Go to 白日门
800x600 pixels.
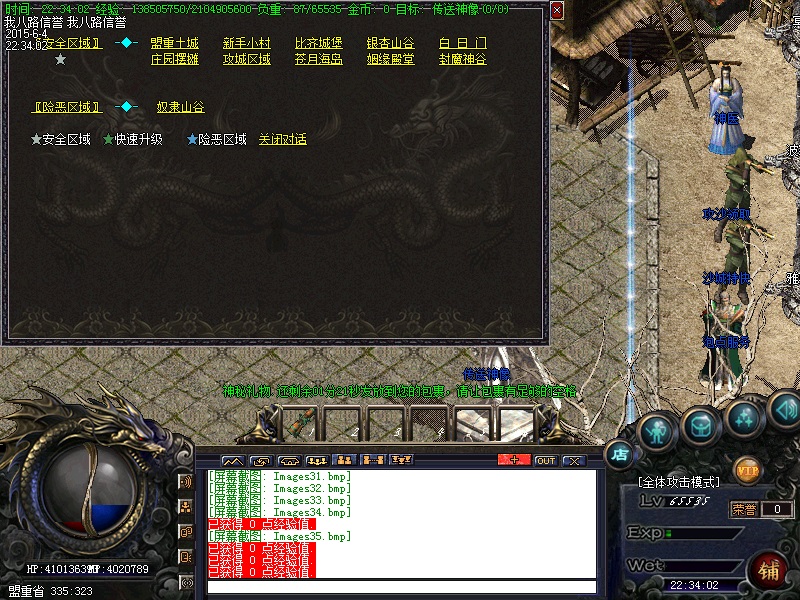pos(462,43)
